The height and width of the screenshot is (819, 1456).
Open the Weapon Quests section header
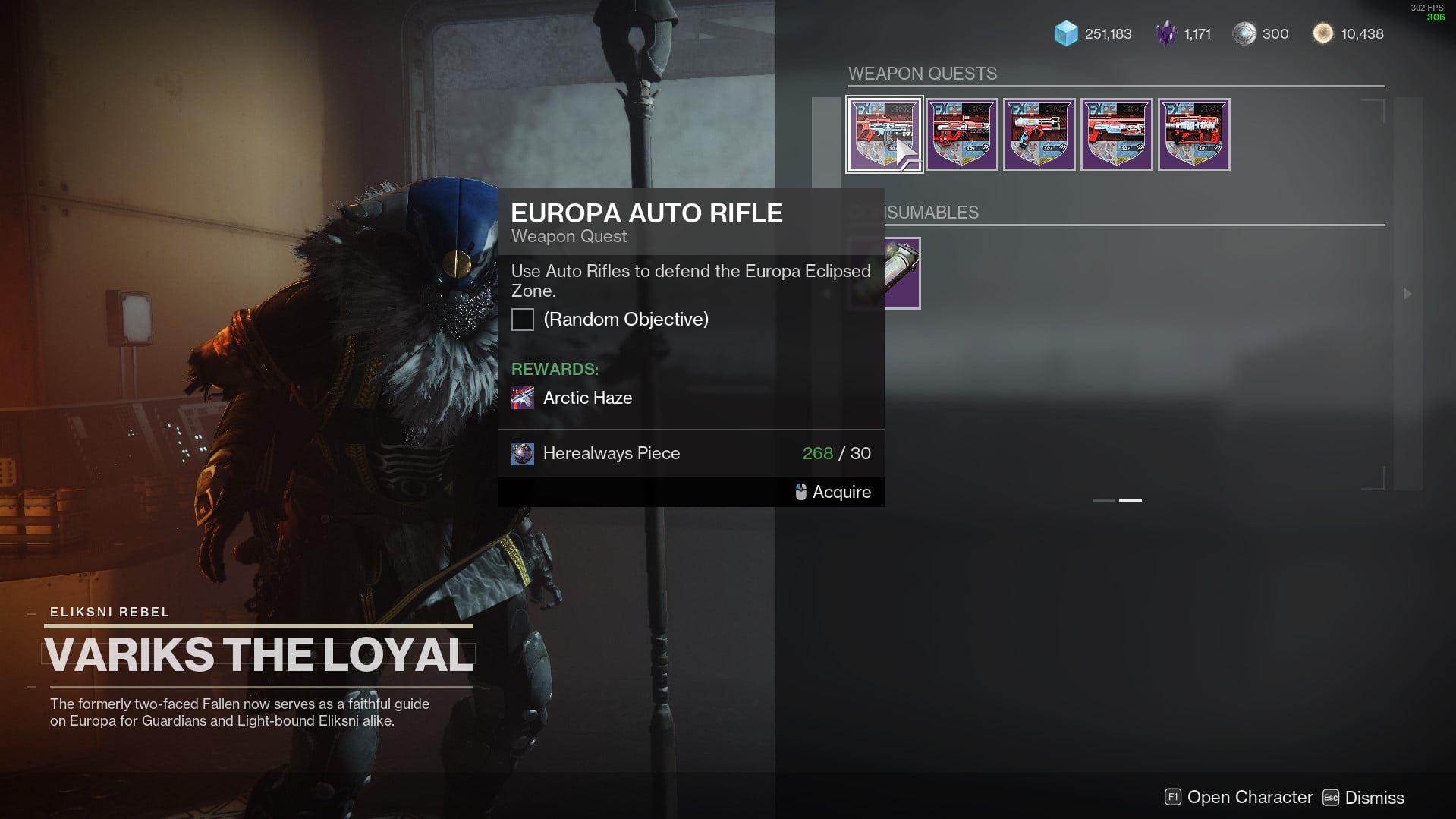(x=923, y=73)
